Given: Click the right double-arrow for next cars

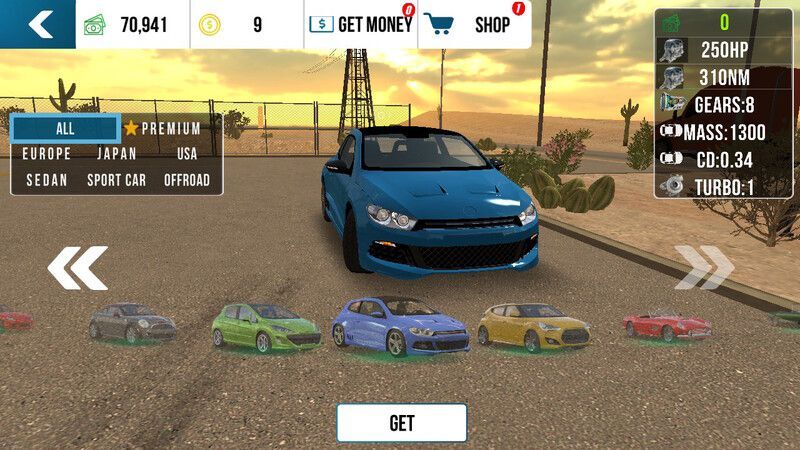Looking at the screenshot, I should 704,268.
